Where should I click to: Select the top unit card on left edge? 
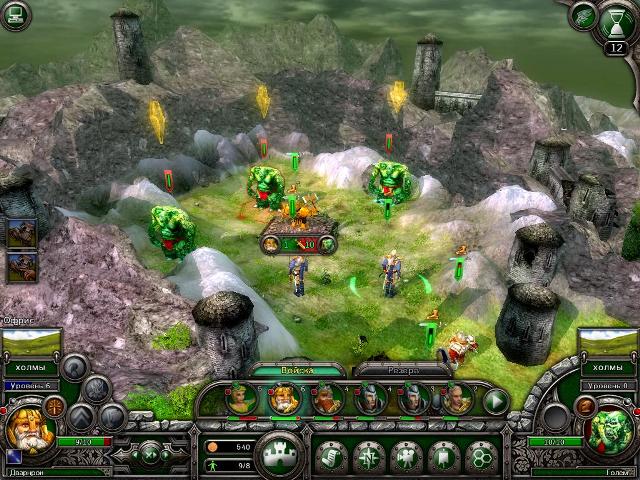[21, 233]
